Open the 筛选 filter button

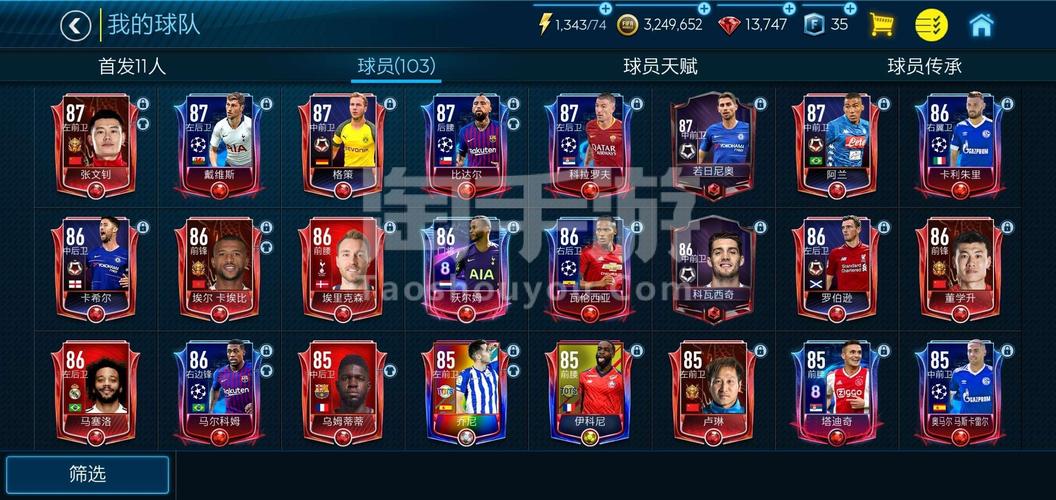coord(88,474)
